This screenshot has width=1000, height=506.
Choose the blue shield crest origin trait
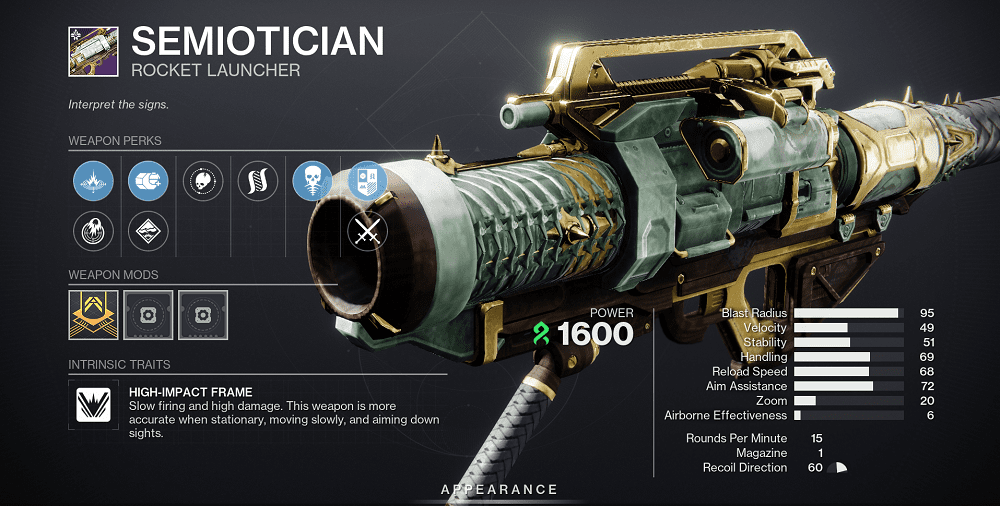(366, 181)
